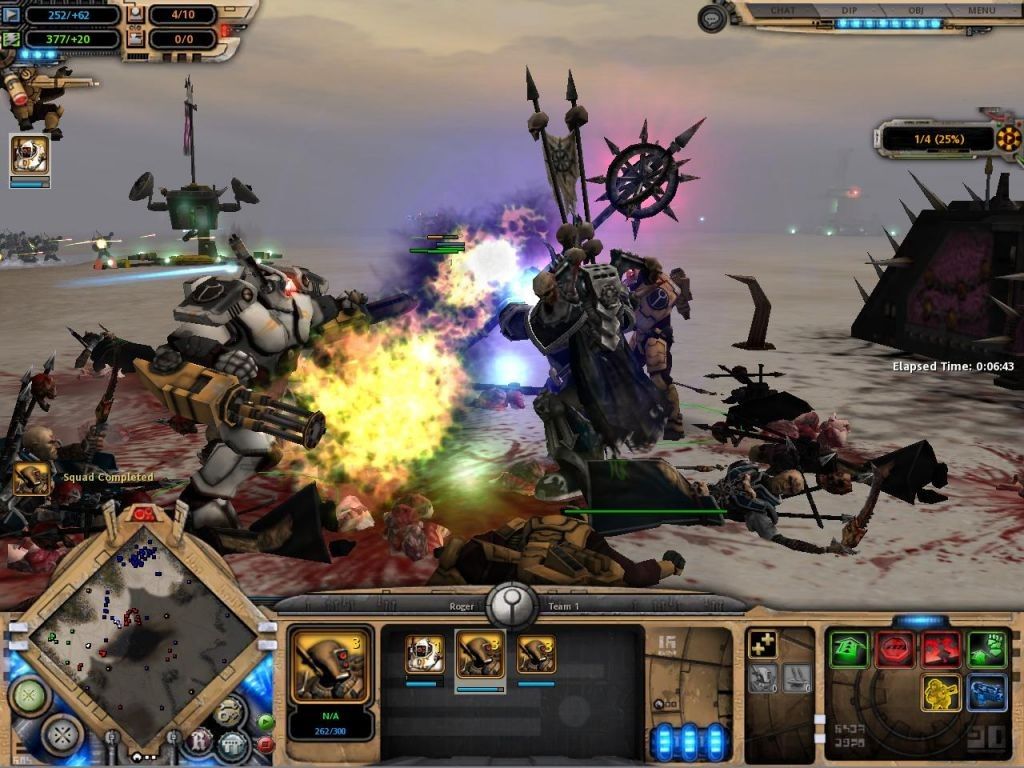Click the orange arrow button beside 1/4 (25%)
The image size is (1024, 768).
pyautogui.click(x=1008, y=139)
